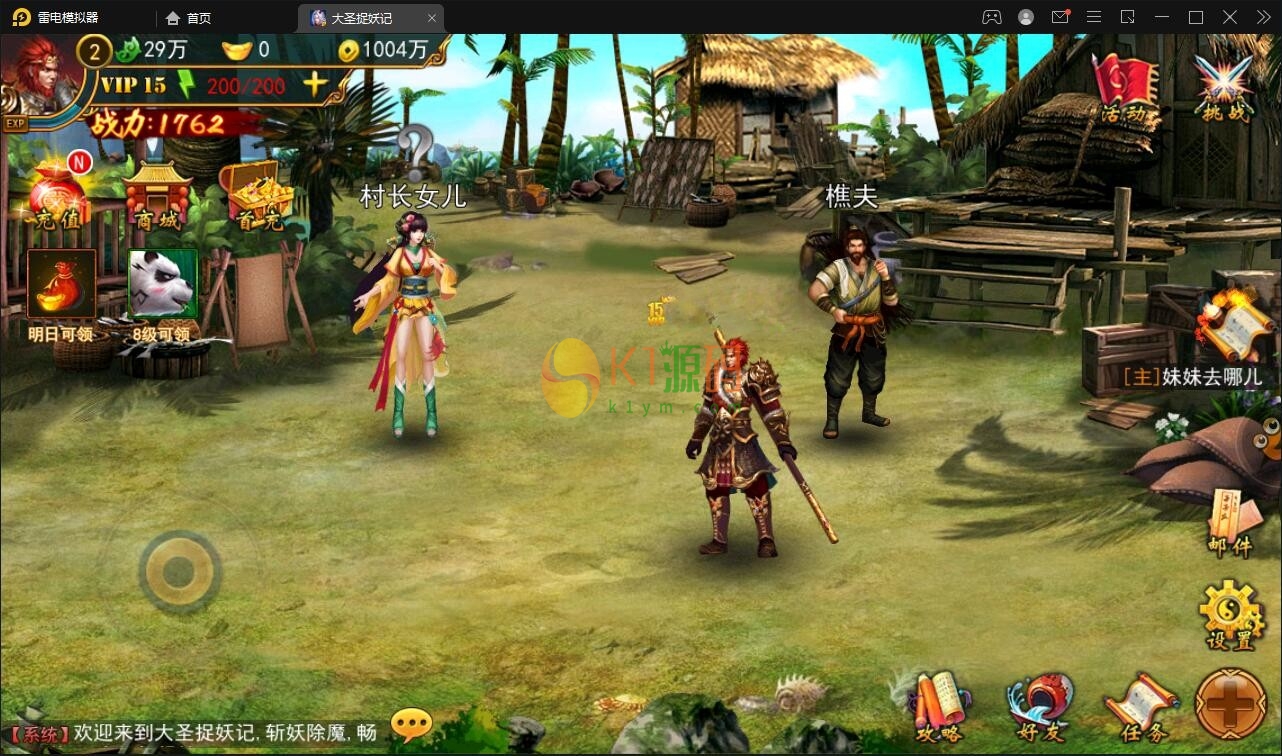Open the 首充 first-recharge chest
Image resolution: width=1282 pixels, height=756 pixels.
(x=258, y=195)
